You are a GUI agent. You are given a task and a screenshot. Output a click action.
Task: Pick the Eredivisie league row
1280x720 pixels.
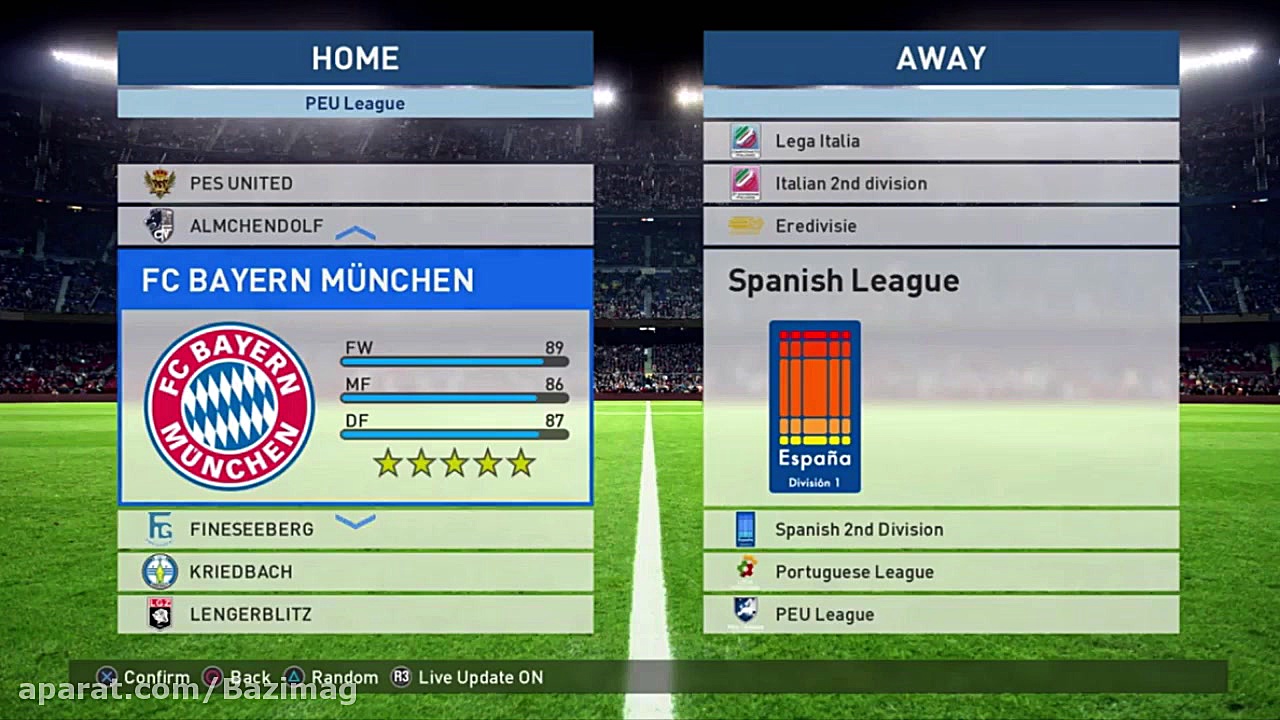click(940, 226)
